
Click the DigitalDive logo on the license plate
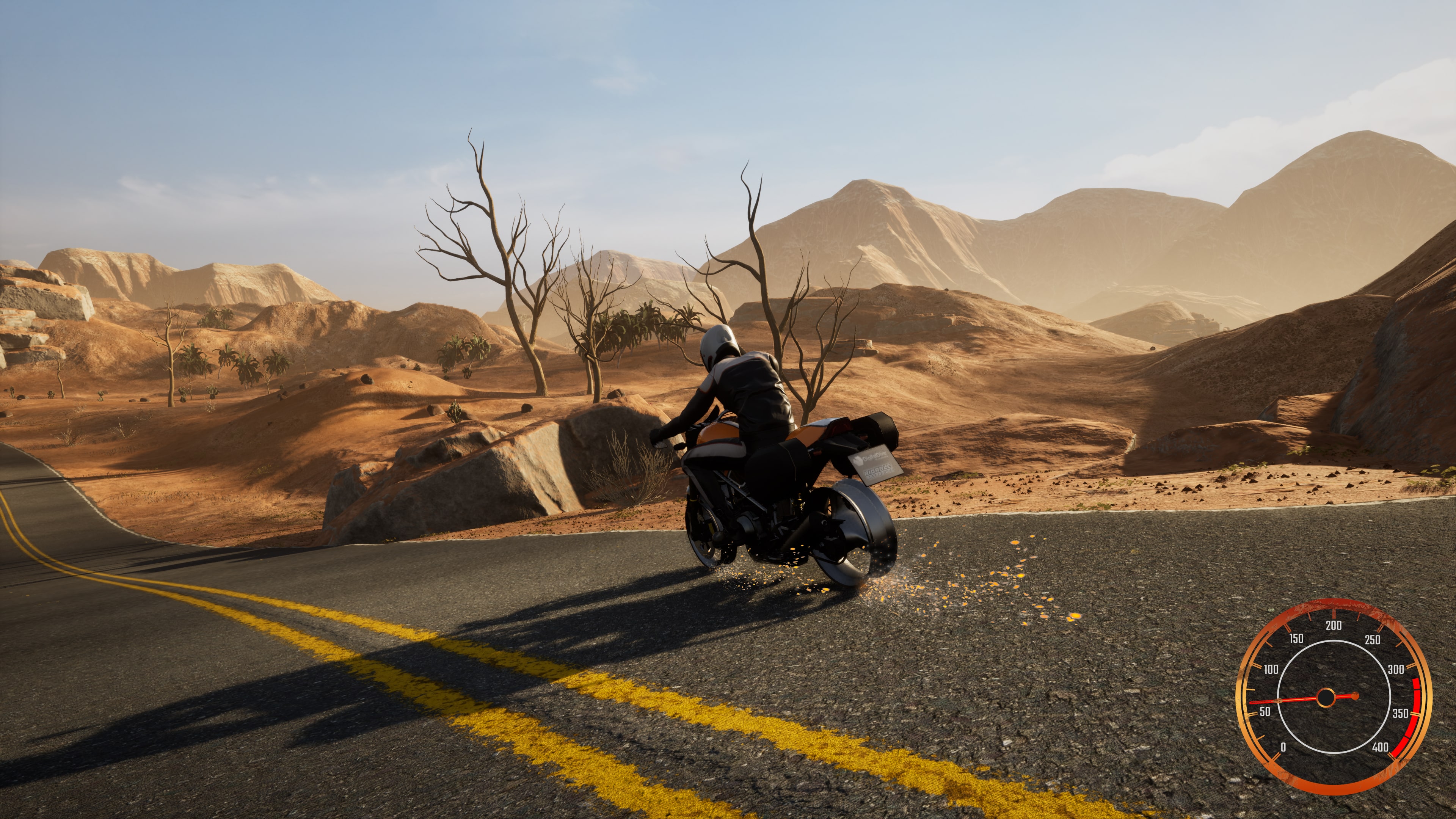872,456
